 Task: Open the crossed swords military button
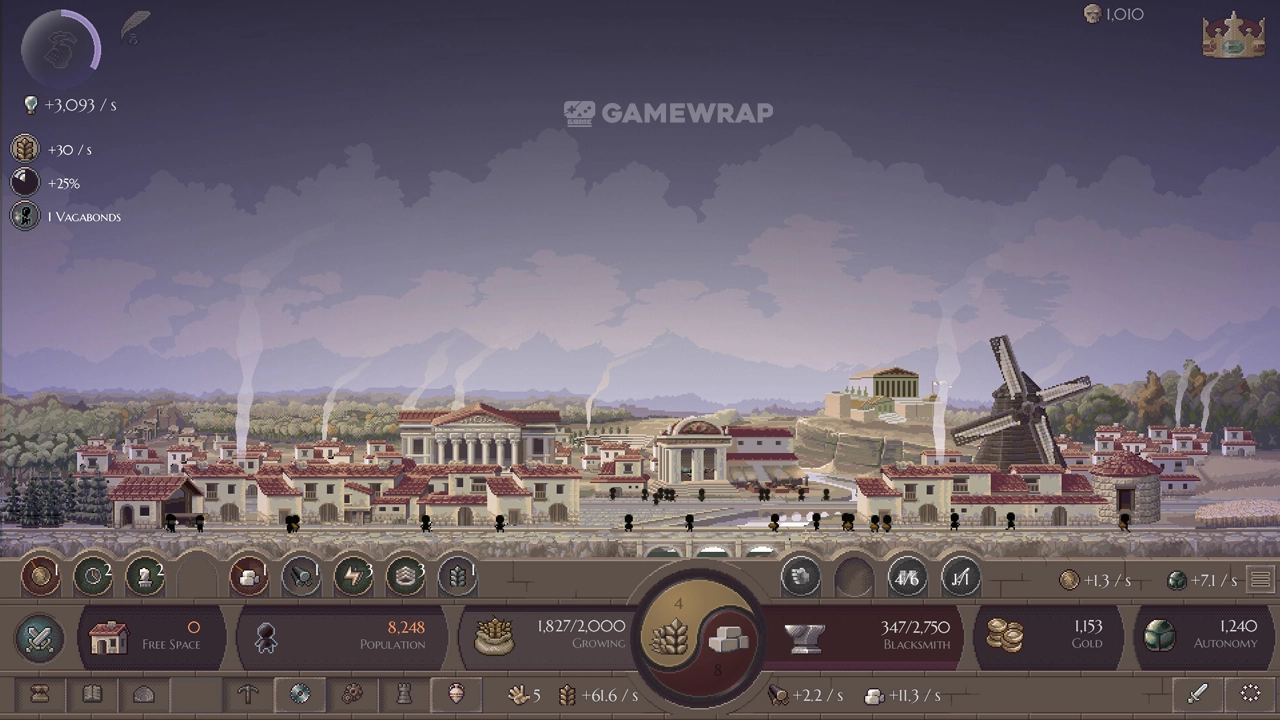pos(40,638)
